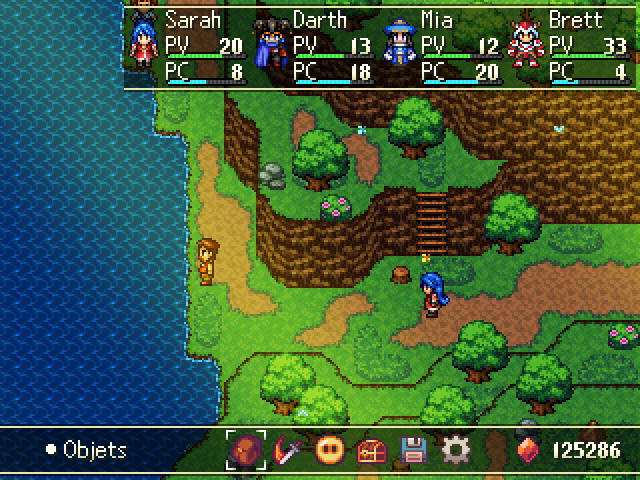The image size is (640, 480).
Task: Open the treasure chest menu
Action: [x=371, y=450]
